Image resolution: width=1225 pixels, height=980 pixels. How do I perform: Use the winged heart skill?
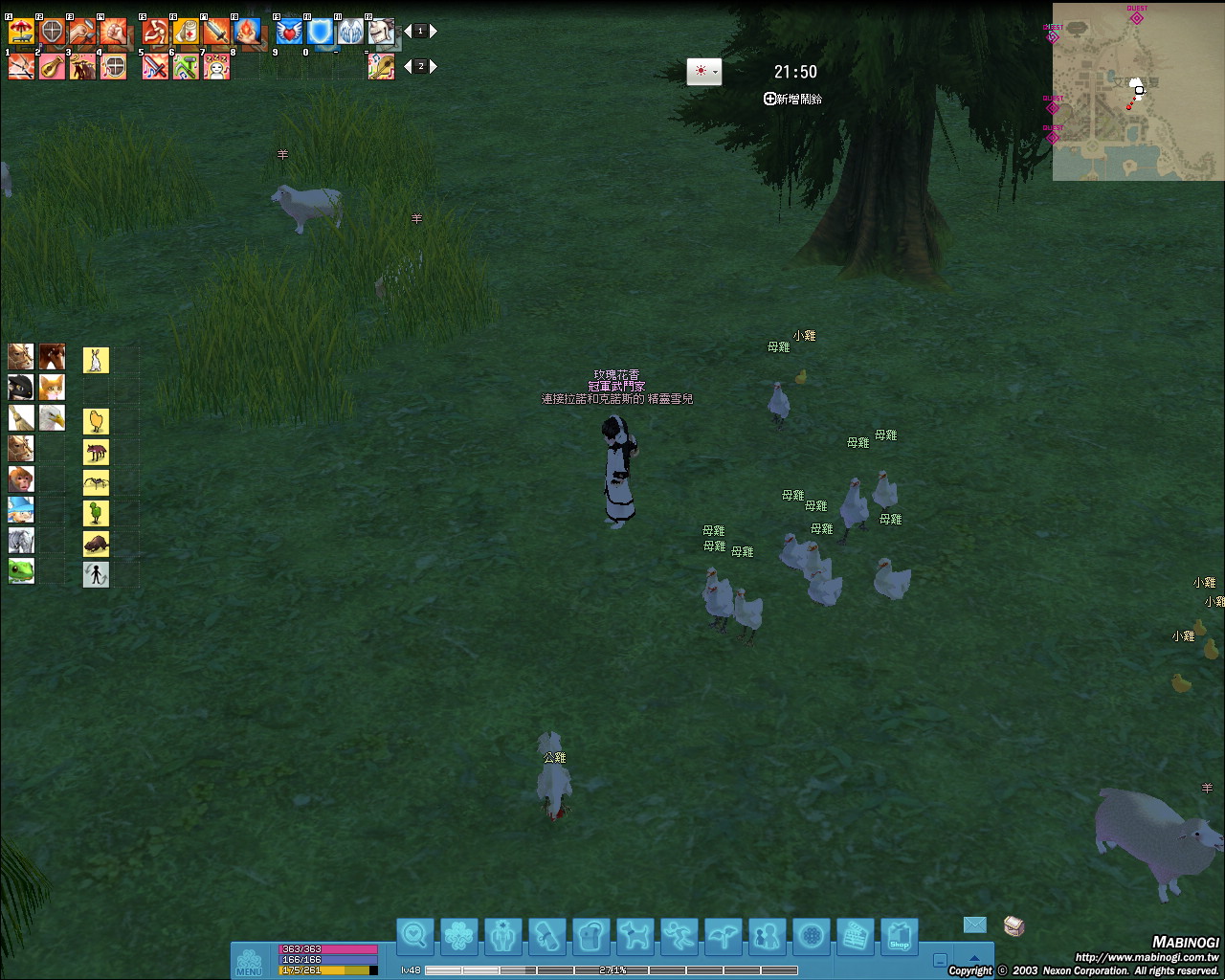(289, 32)
